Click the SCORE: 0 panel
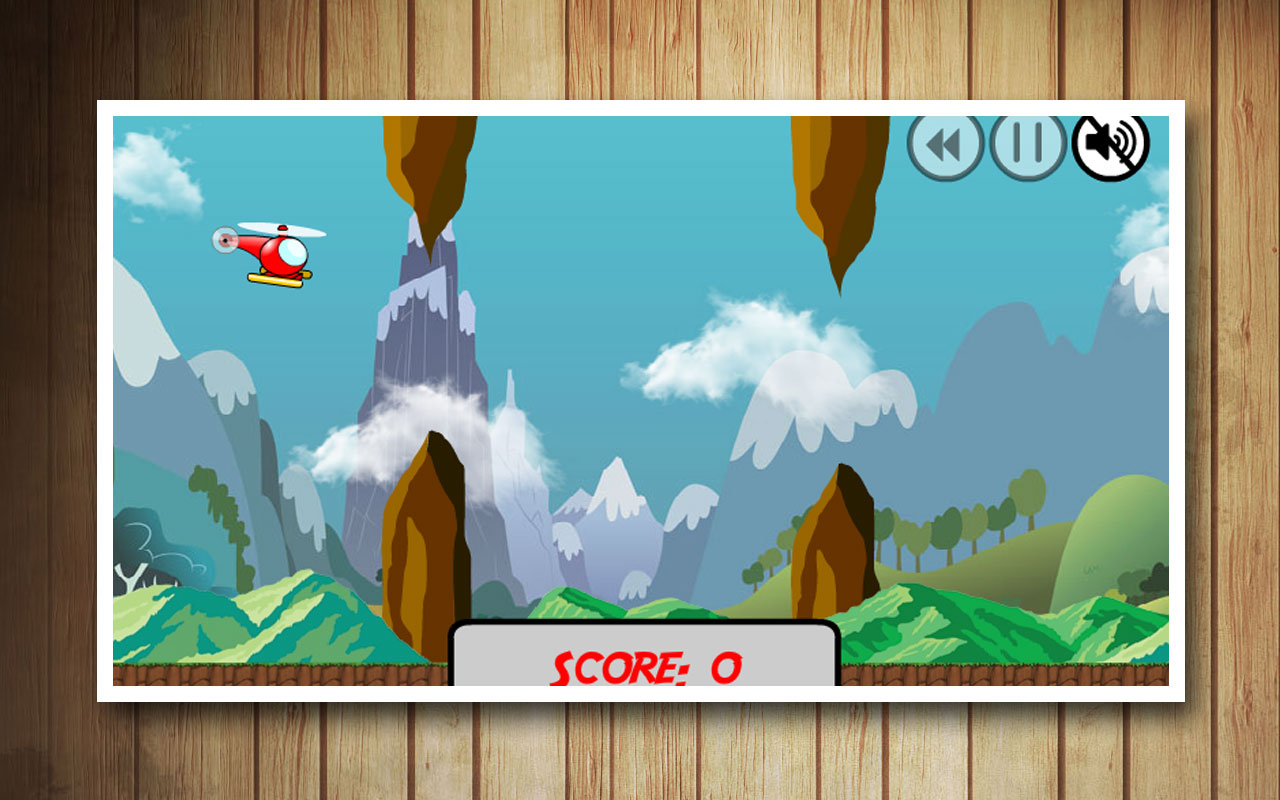1280x800 pixels. (641, 660)
